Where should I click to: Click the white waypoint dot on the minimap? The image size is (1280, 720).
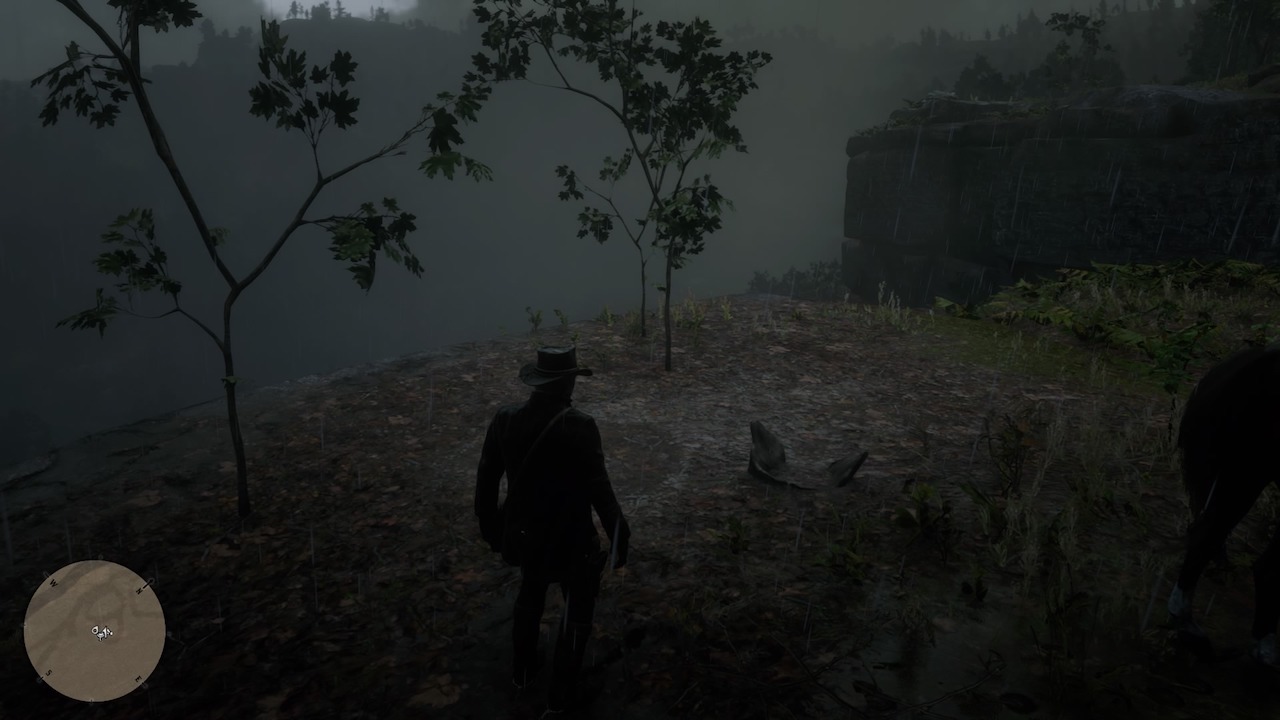pyautogui.click(x=112, y=633)
